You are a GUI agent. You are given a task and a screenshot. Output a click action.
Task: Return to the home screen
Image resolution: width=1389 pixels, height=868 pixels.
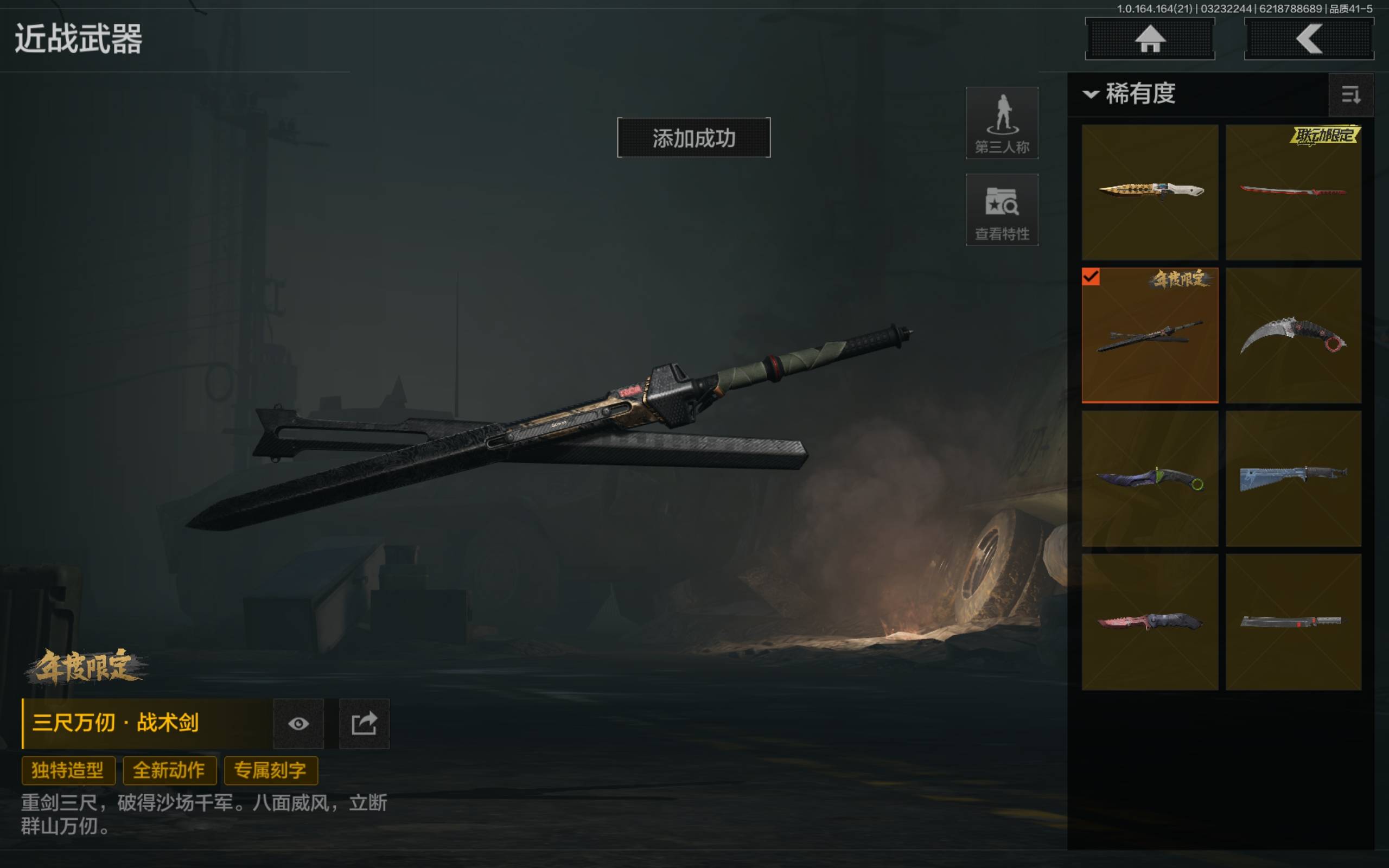coord(1149,39)
